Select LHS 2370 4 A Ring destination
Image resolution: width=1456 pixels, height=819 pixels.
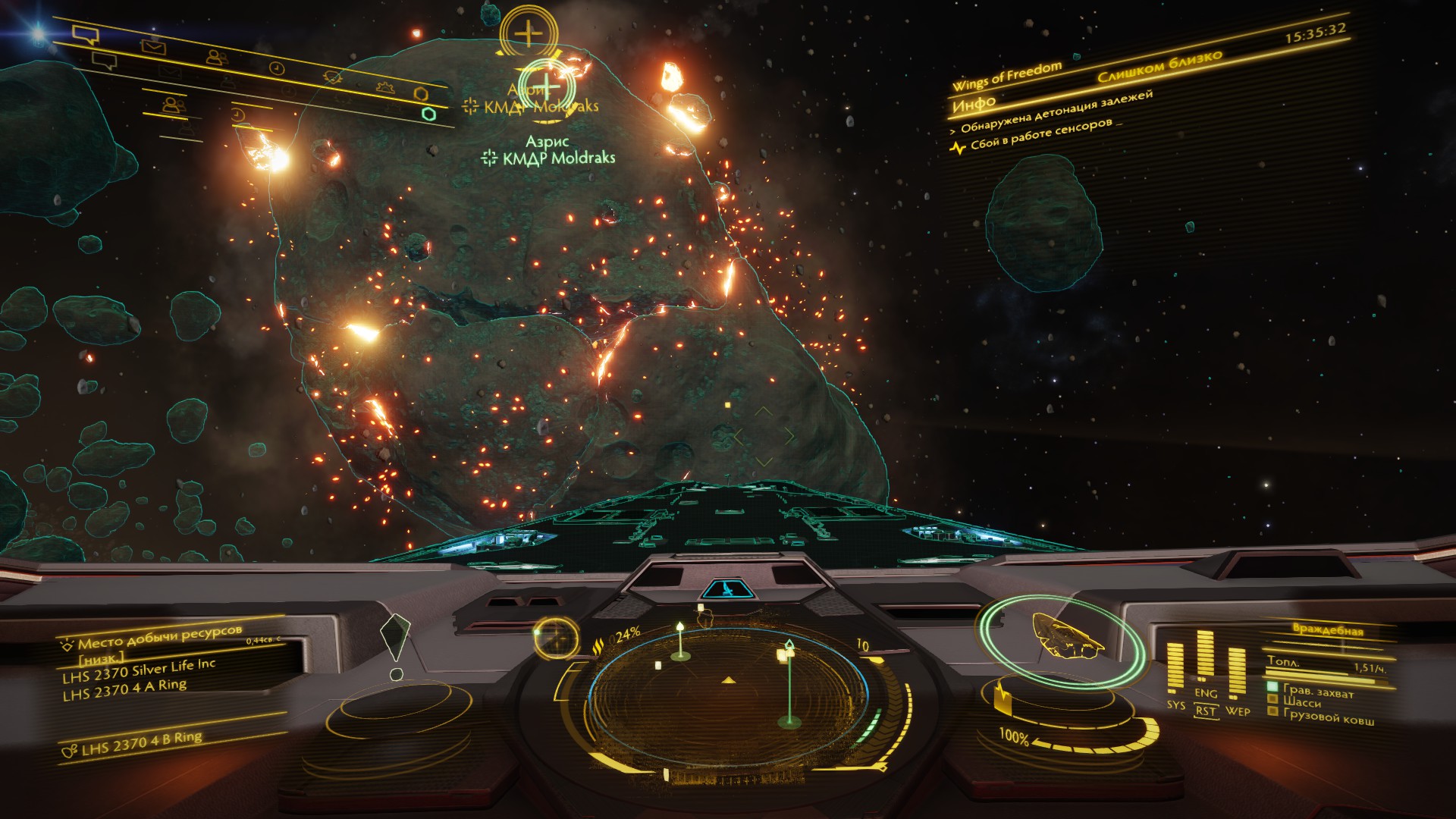click(124, 690)
